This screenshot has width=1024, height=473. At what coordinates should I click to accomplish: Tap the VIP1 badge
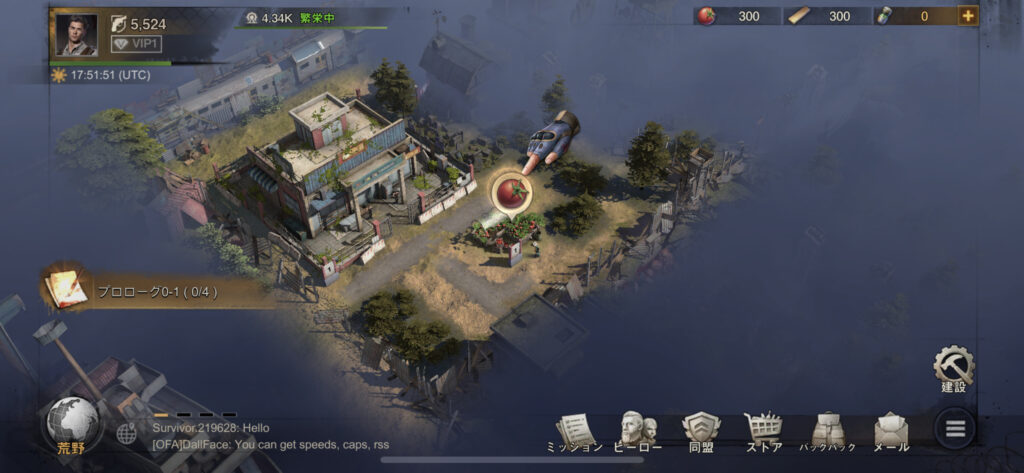135,44
